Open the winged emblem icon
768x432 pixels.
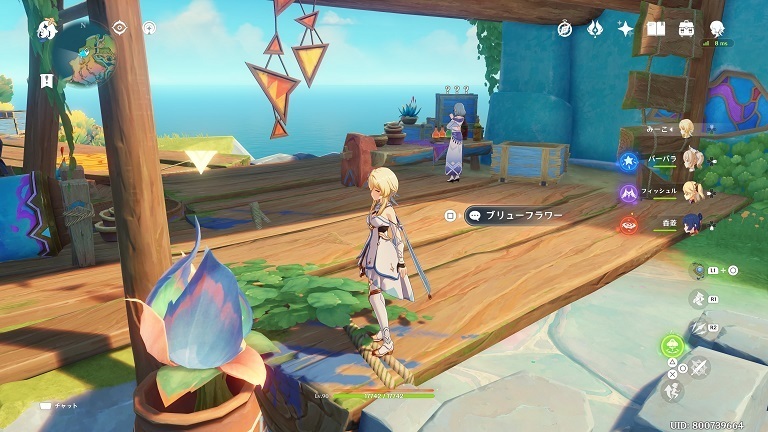point(595,29)
